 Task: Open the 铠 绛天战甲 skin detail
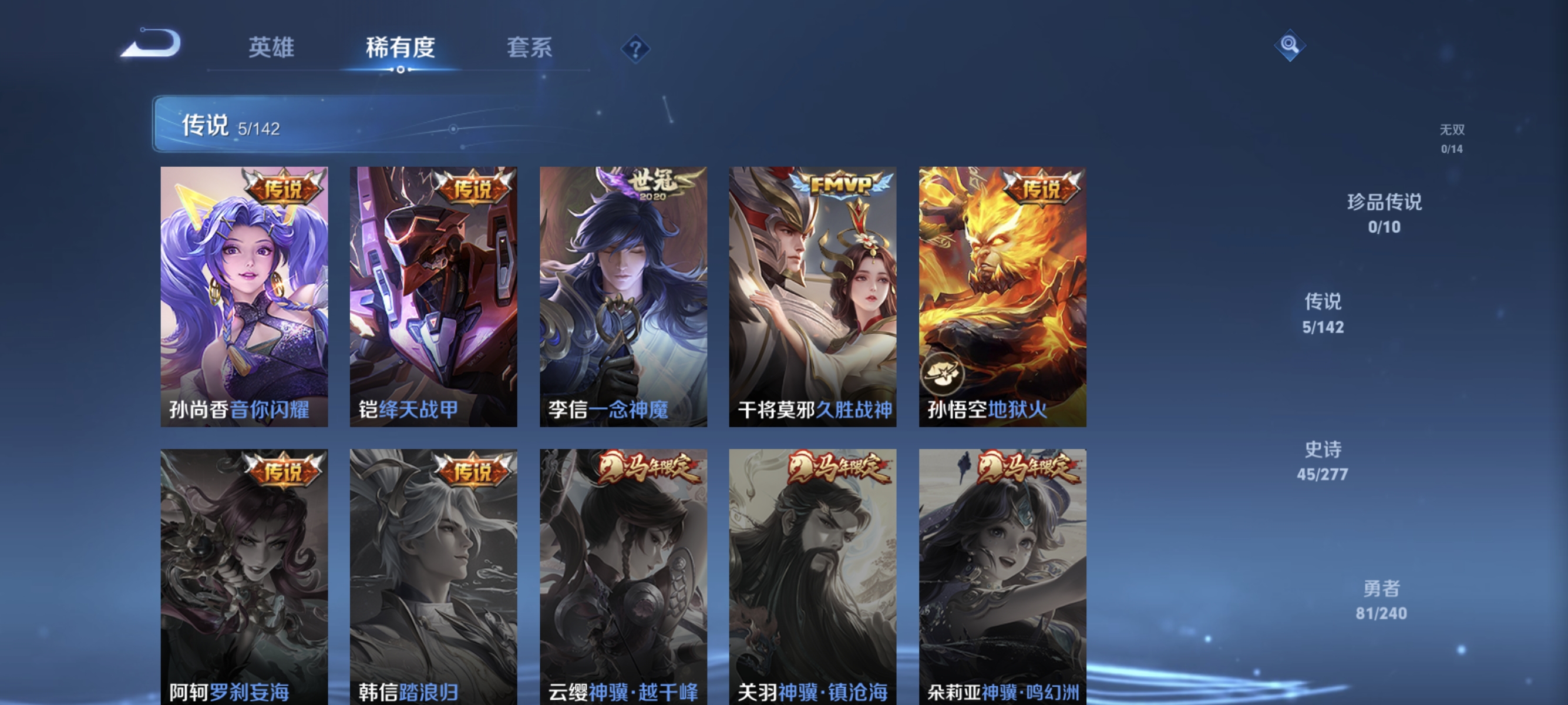tap(435, 298)
